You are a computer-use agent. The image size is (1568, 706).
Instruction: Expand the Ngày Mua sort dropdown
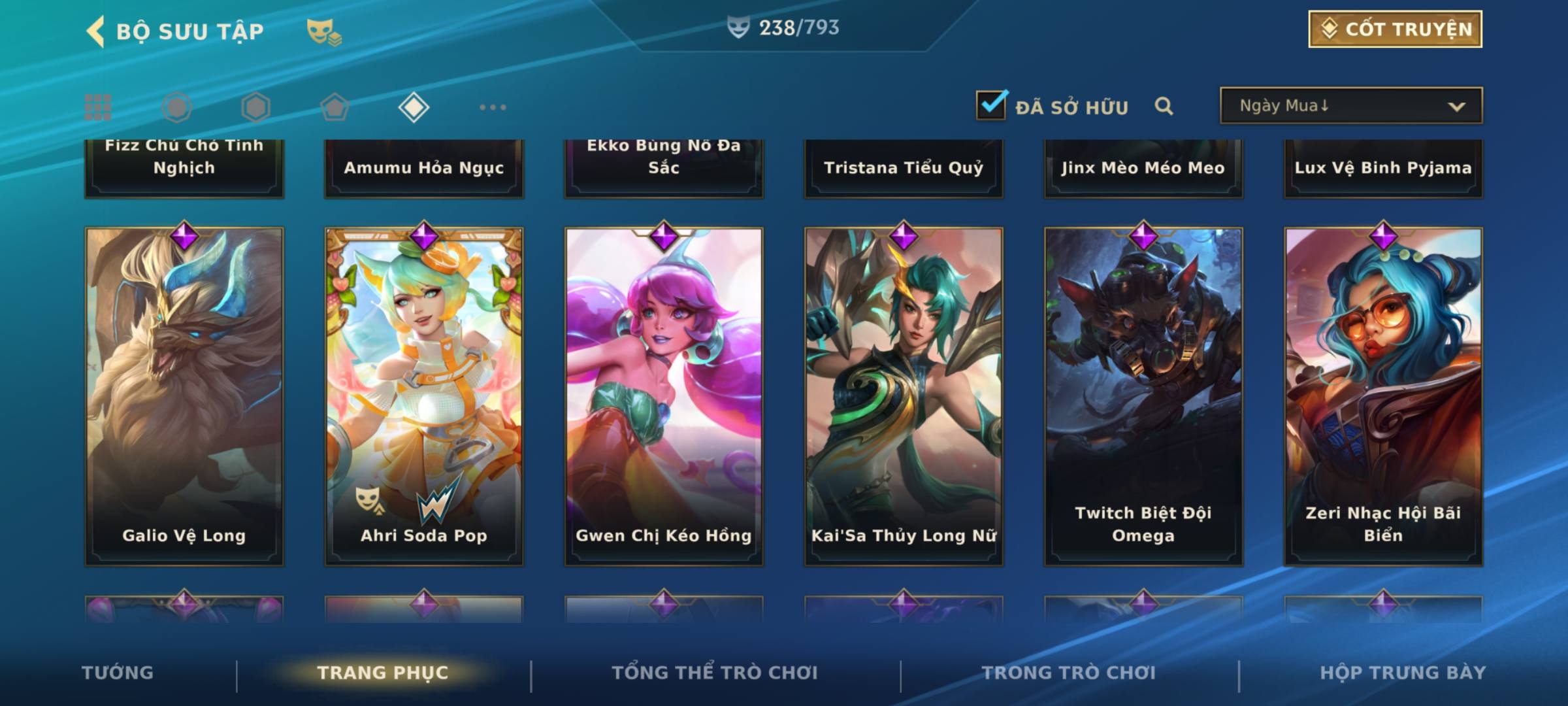(x=1350, y=106)
